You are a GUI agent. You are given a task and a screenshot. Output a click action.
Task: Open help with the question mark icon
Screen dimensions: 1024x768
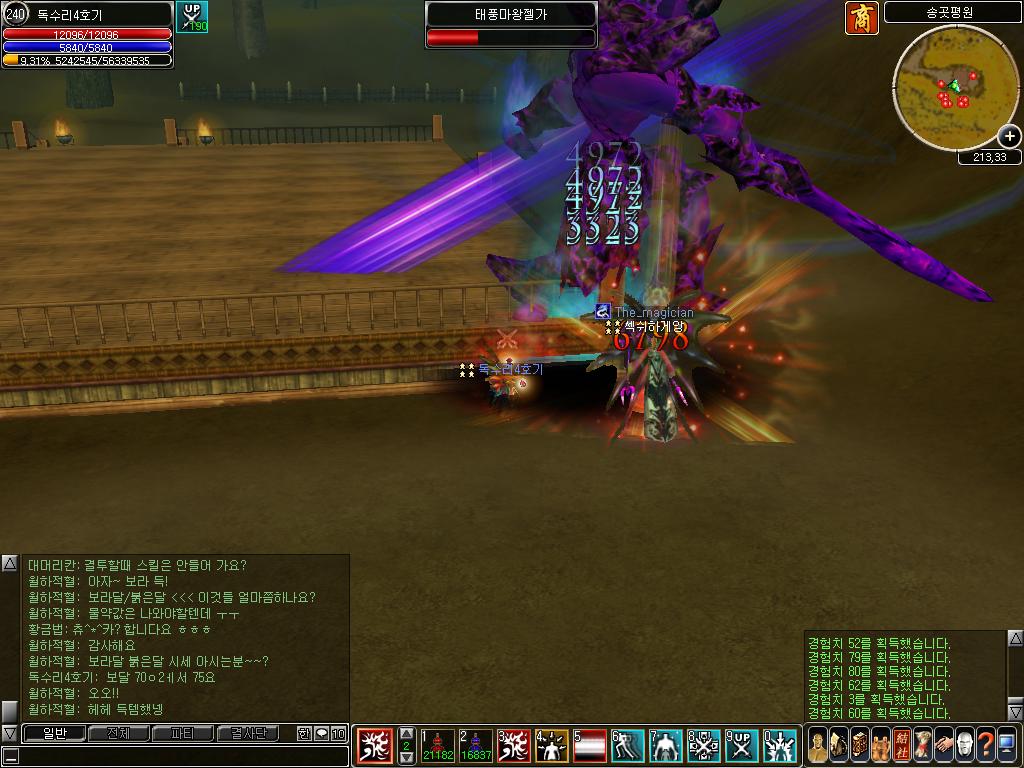click(x=985, y=745)
